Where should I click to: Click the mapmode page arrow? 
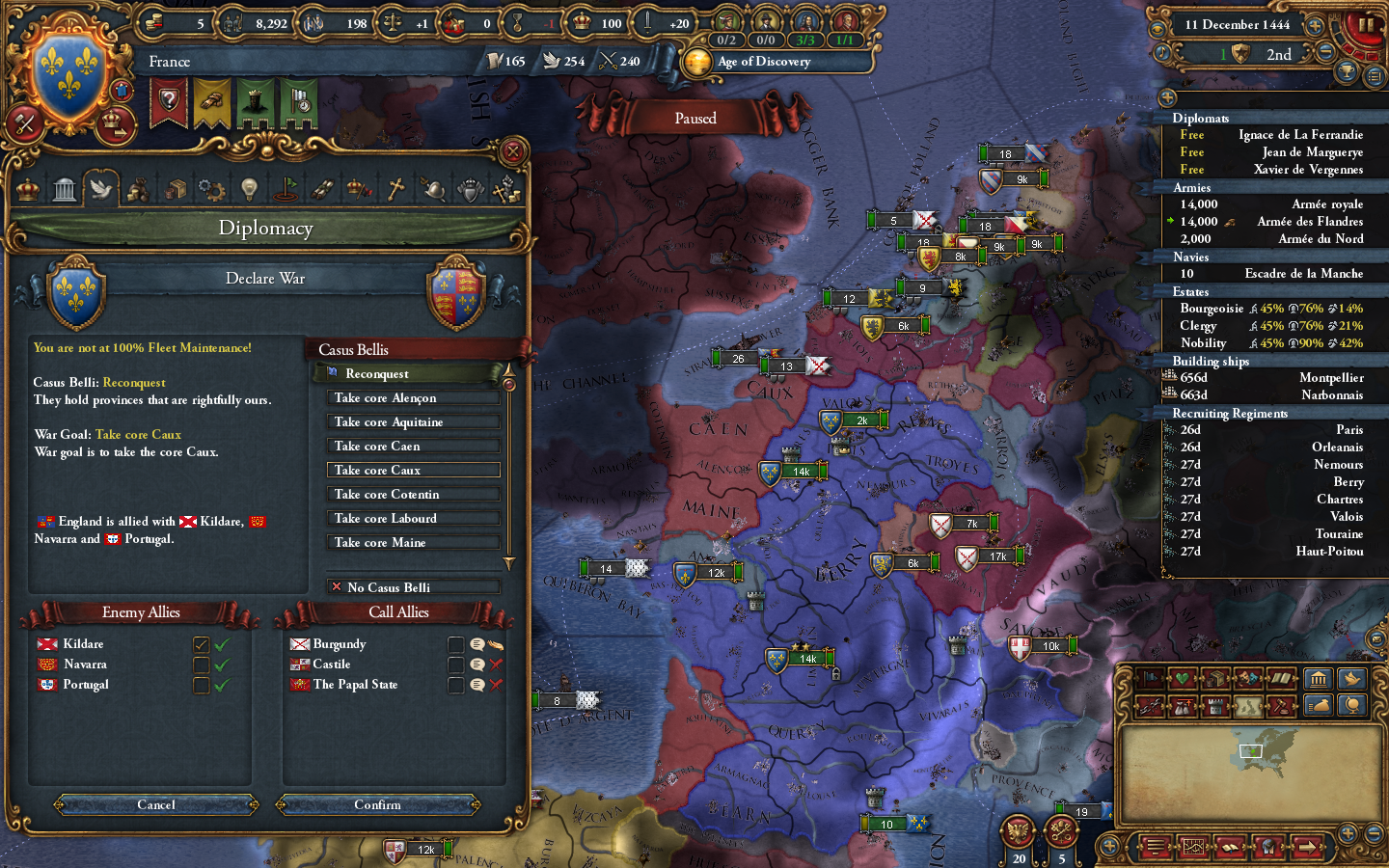click(x=1308, y=847)
